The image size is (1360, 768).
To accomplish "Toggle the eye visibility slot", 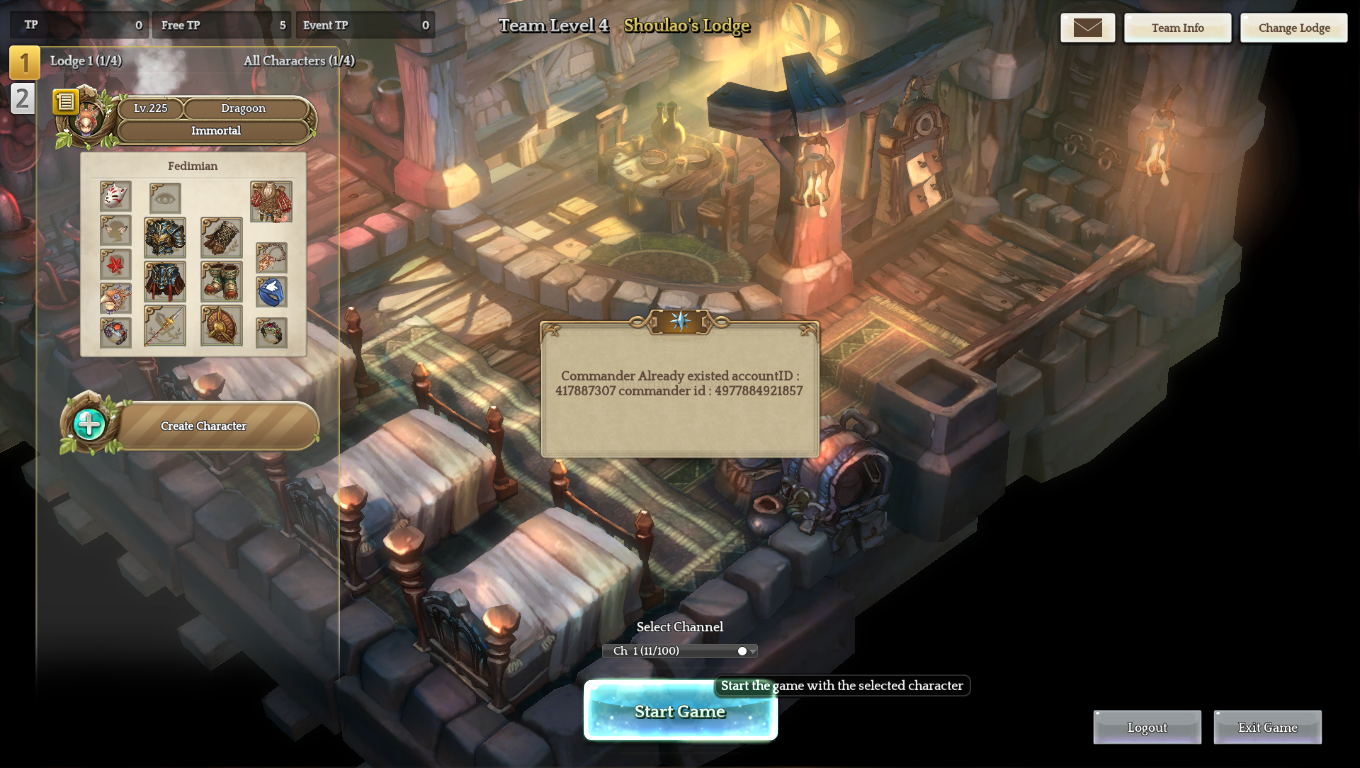I will click(165, 198).
